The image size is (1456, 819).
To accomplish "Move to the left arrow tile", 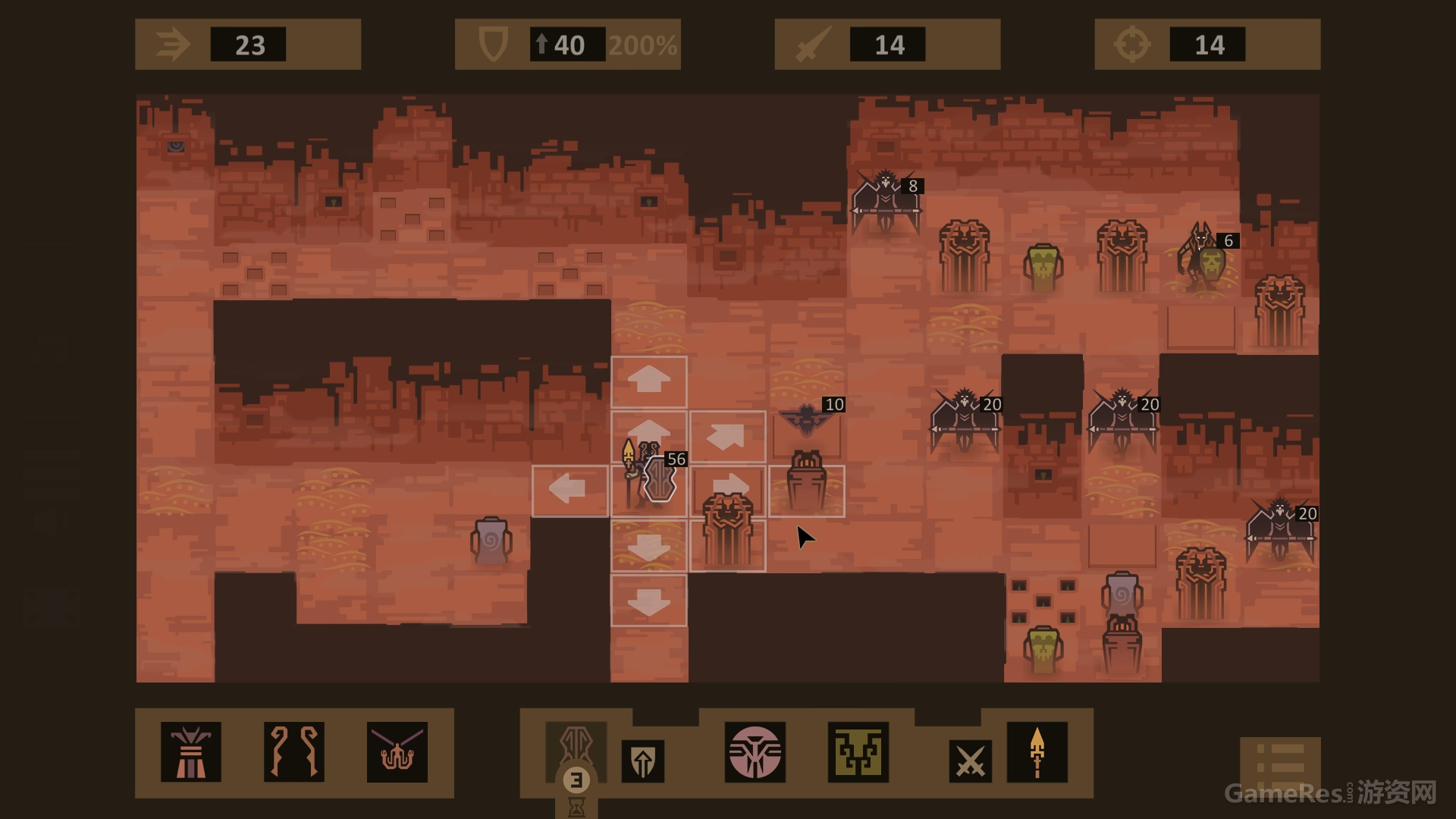I will tap(570, 491).
